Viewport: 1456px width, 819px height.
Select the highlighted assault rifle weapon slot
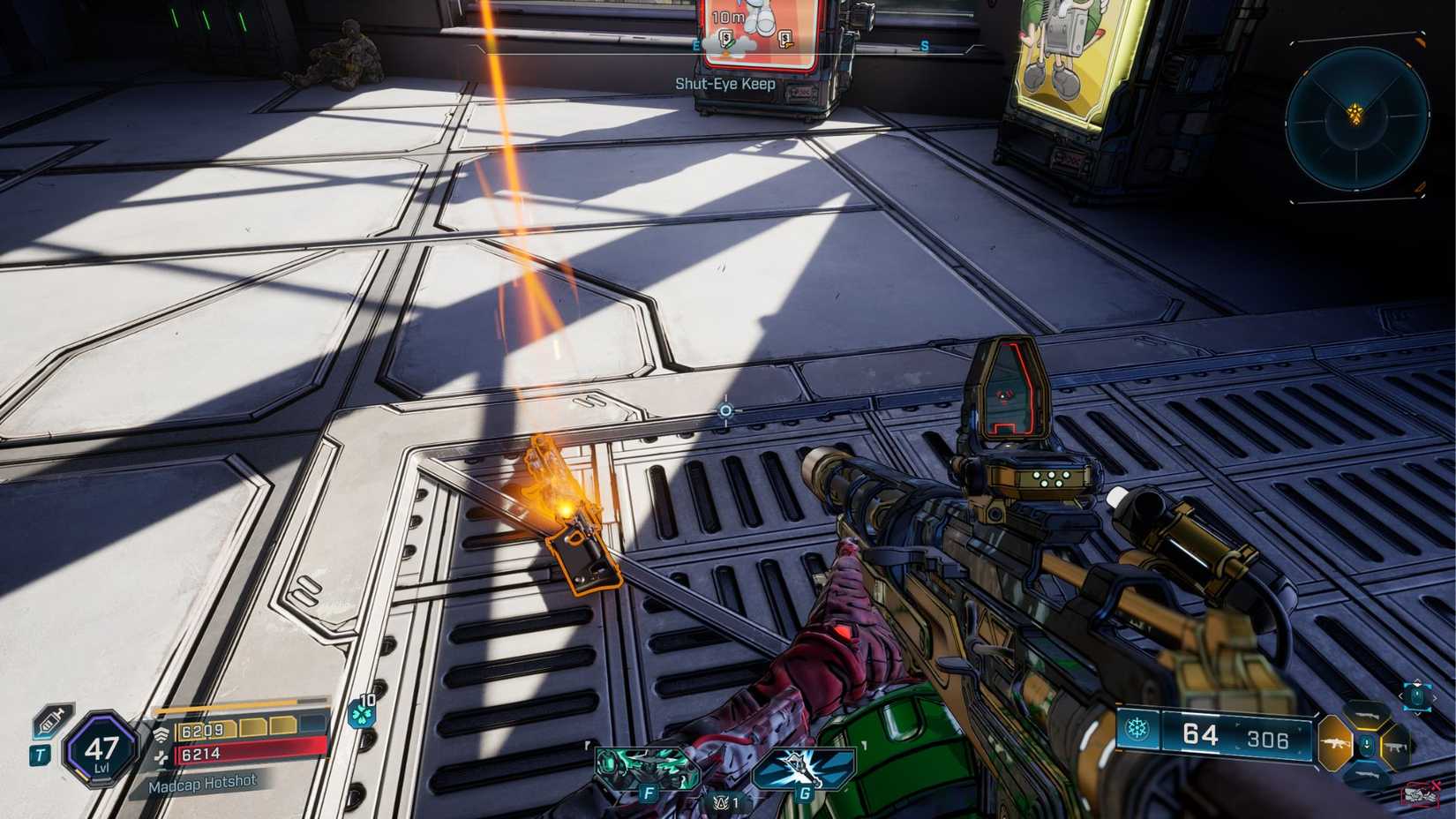pyautogui.click(x=1335, y=744)
